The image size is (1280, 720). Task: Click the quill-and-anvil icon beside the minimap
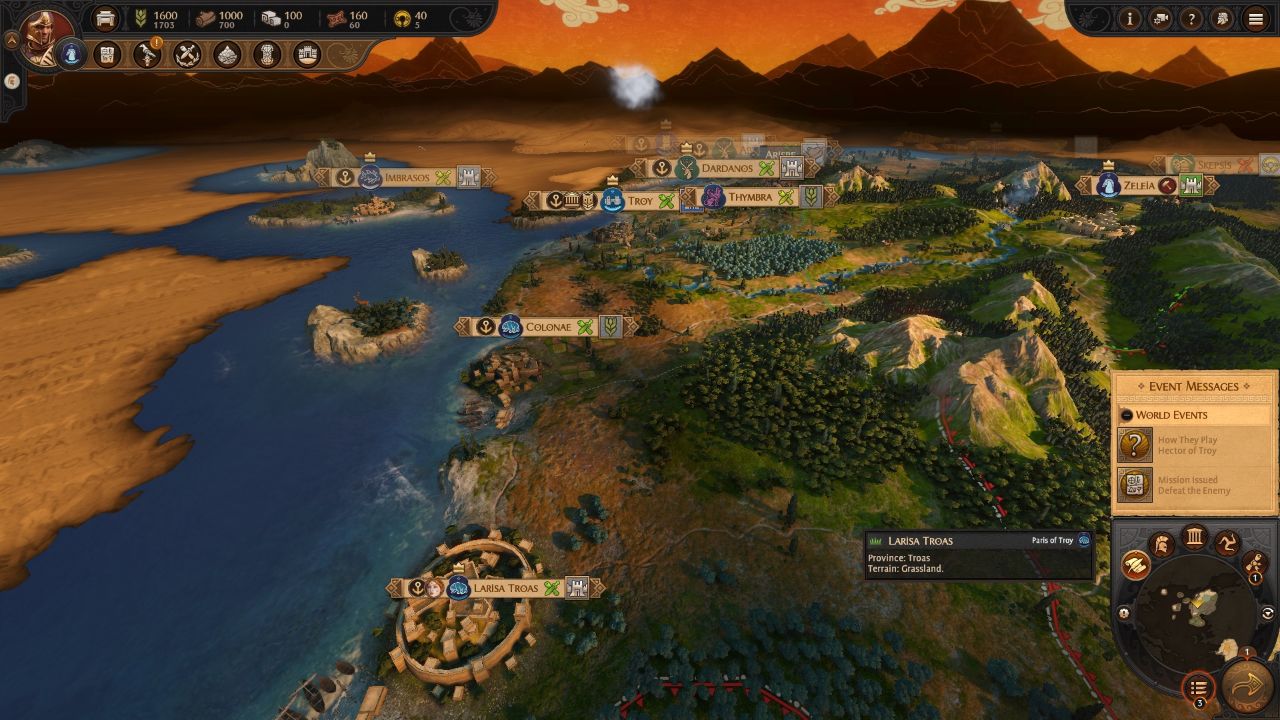[1136, 564]
